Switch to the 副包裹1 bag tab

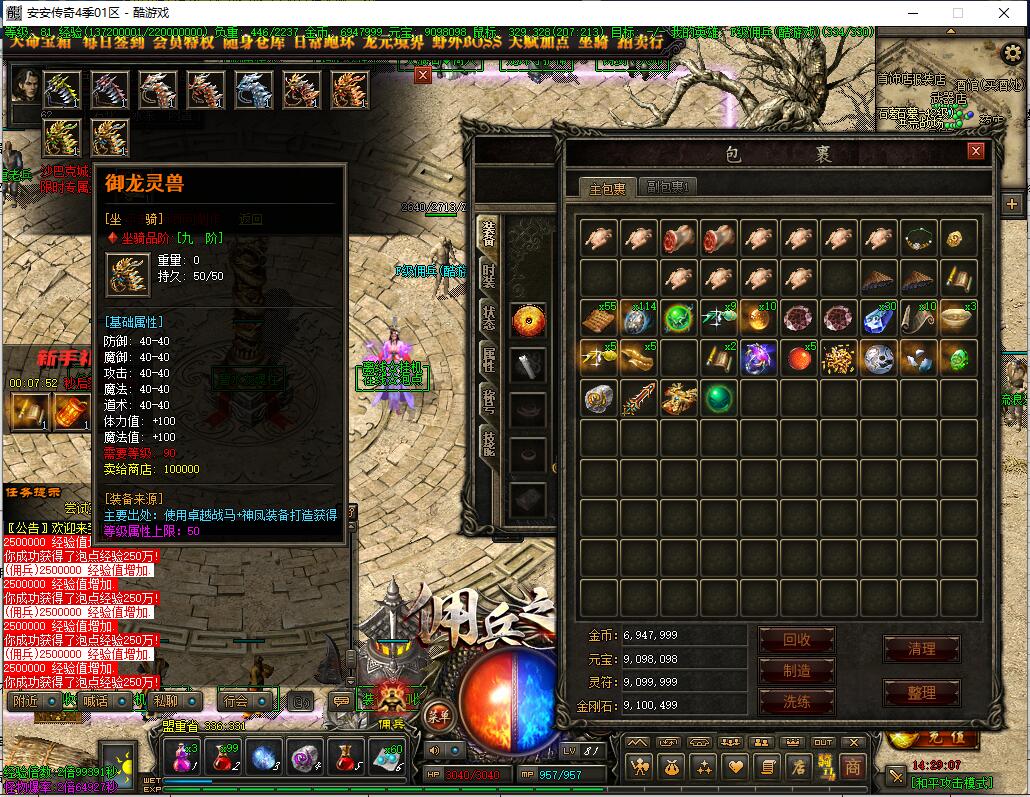(x=669, y=187)
